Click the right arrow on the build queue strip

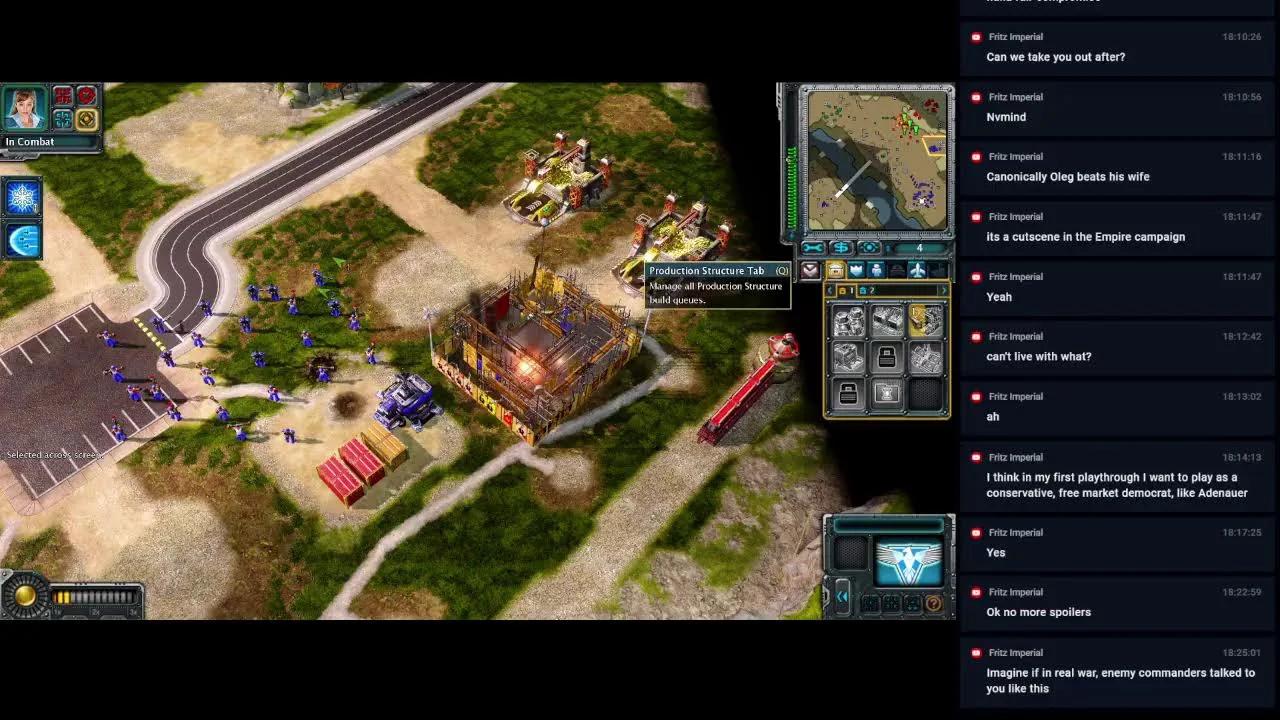[x=943, y=290]
